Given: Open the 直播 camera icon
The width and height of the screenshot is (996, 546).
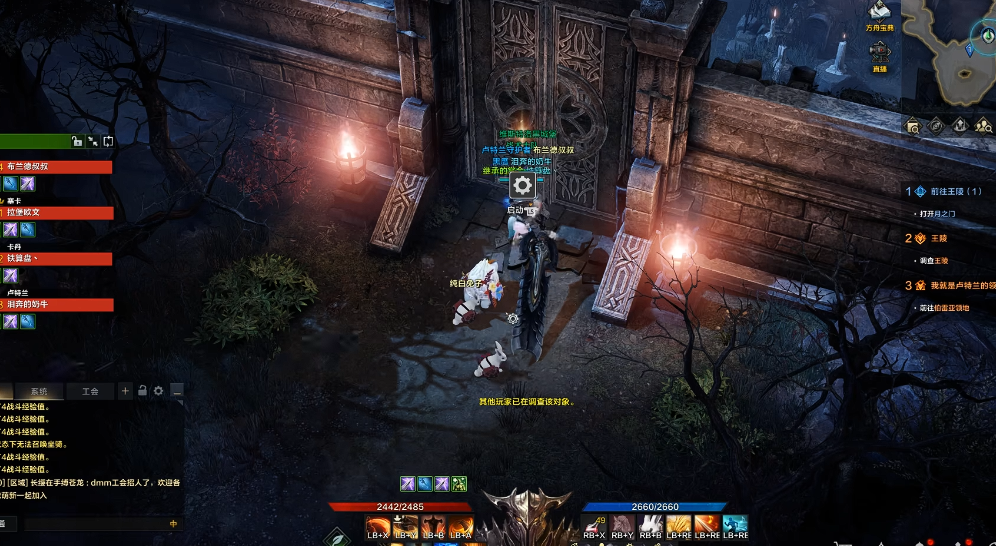Looking at the screenshot, I should [x=880, y=54].
